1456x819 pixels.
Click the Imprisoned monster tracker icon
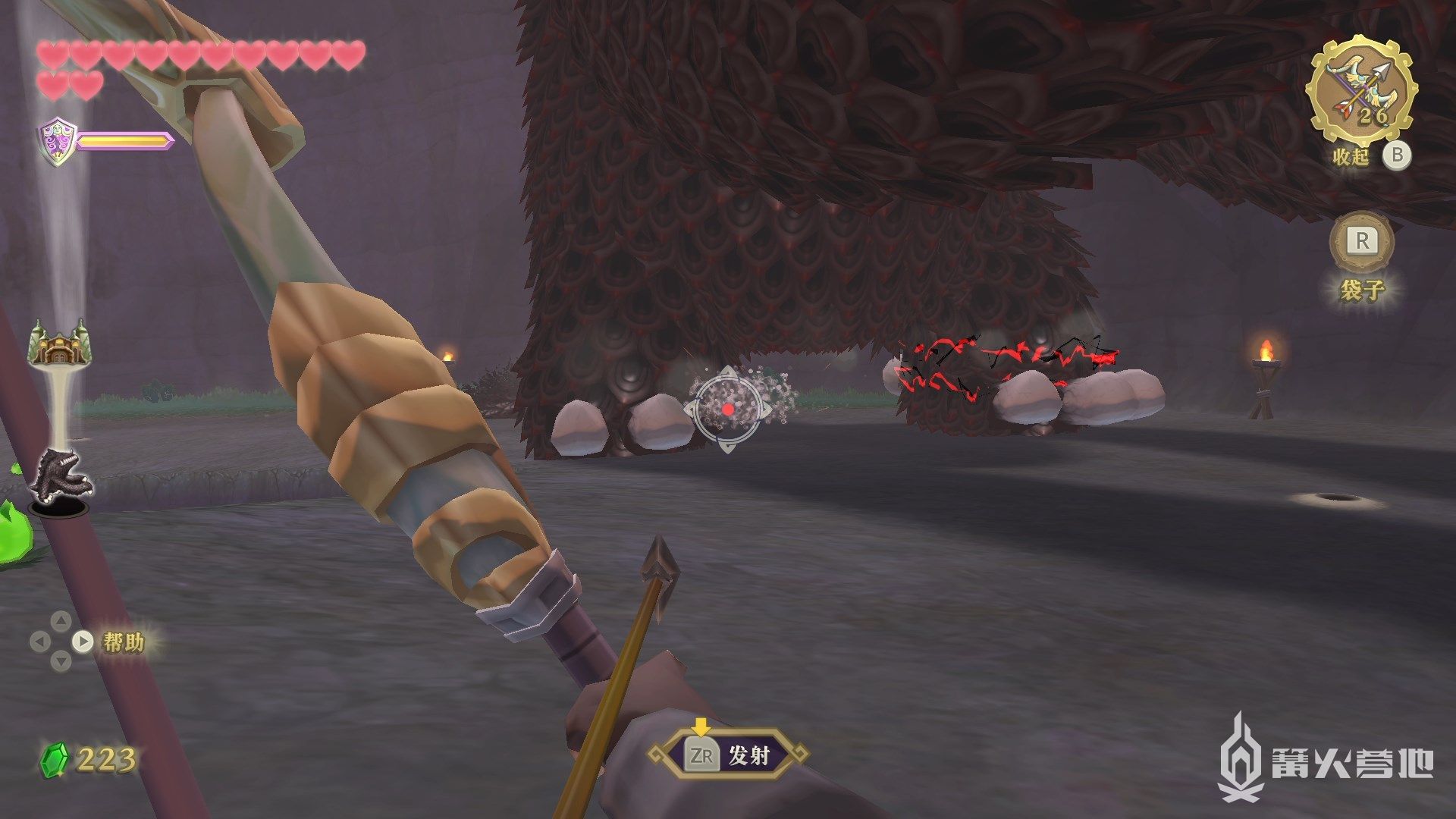coord(61,475)
